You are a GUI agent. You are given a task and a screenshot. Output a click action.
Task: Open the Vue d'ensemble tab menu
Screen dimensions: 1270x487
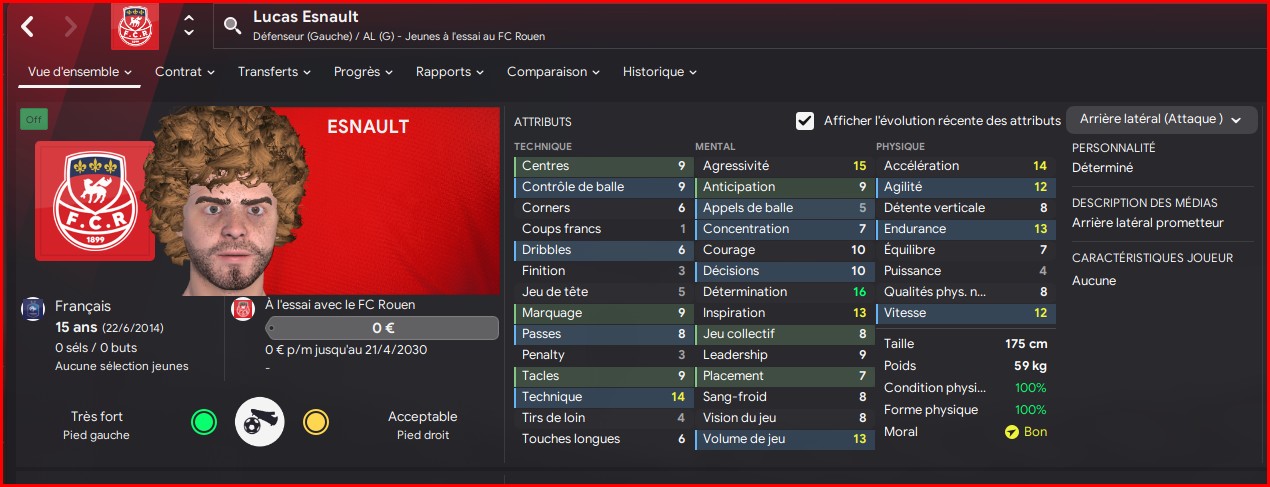pos(80,72)
